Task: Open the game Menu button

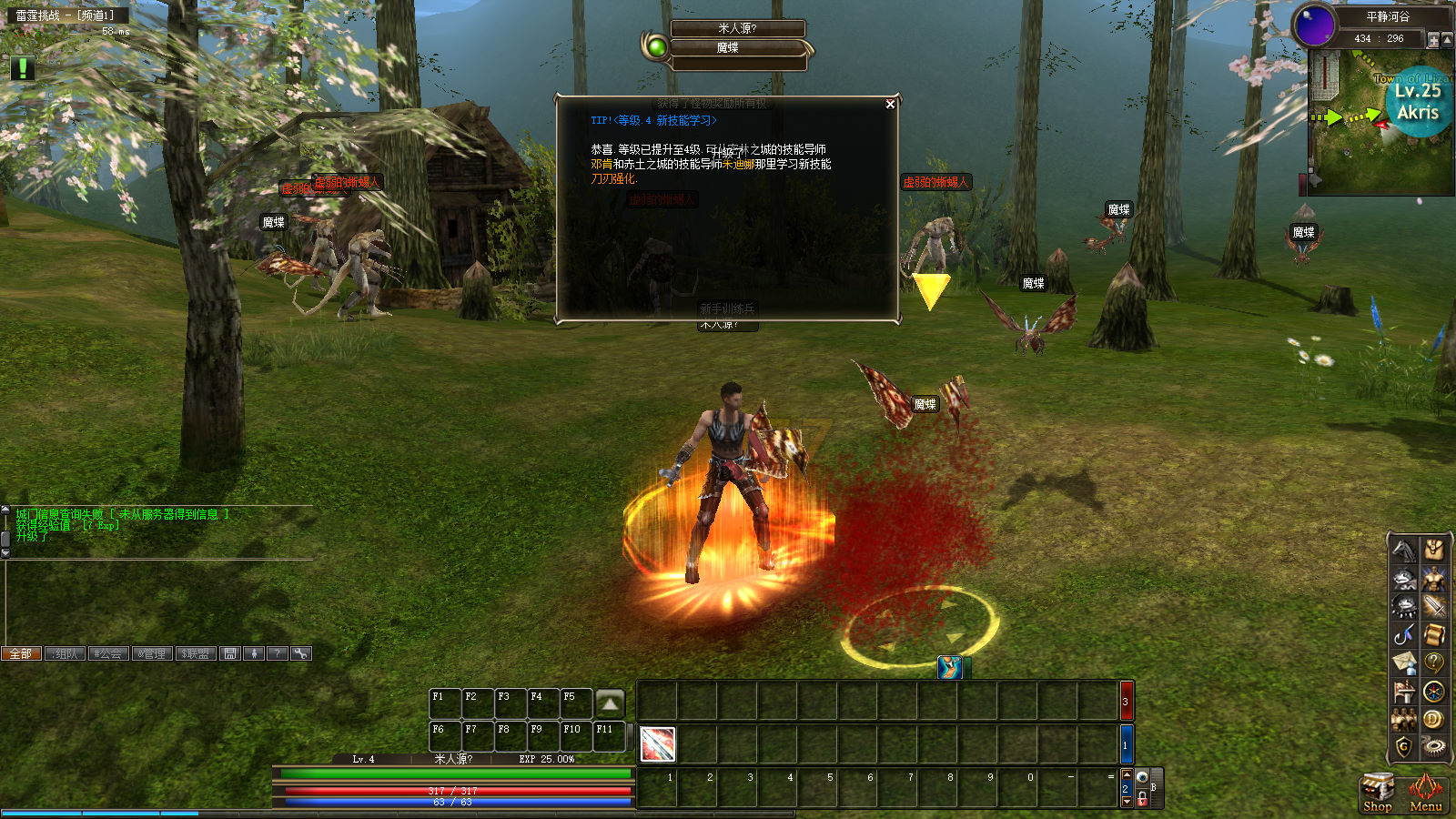Action: (x=1425, y=792)
